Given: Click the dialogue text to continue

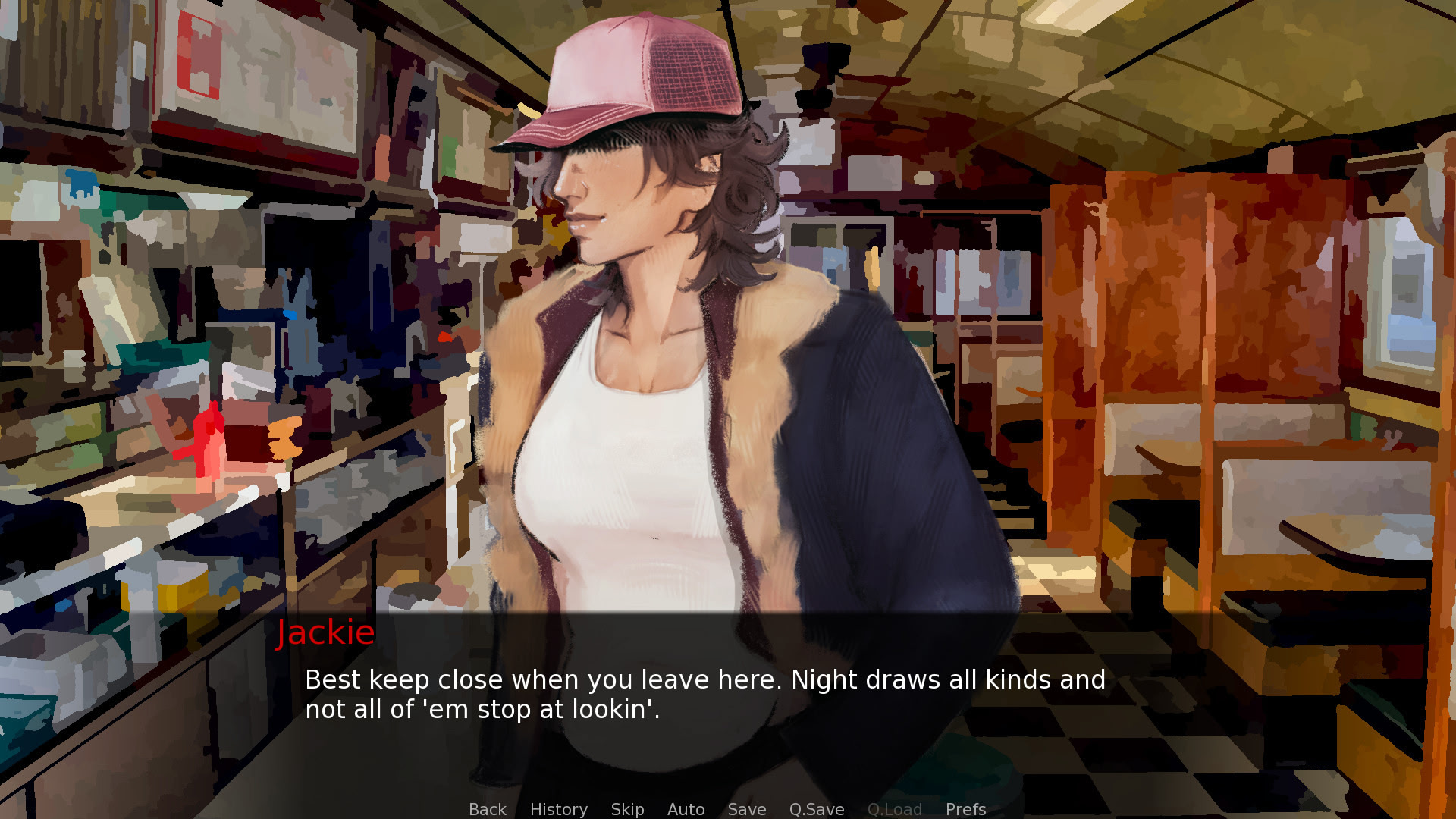Looking at the screenshot, I should point(704,694).
